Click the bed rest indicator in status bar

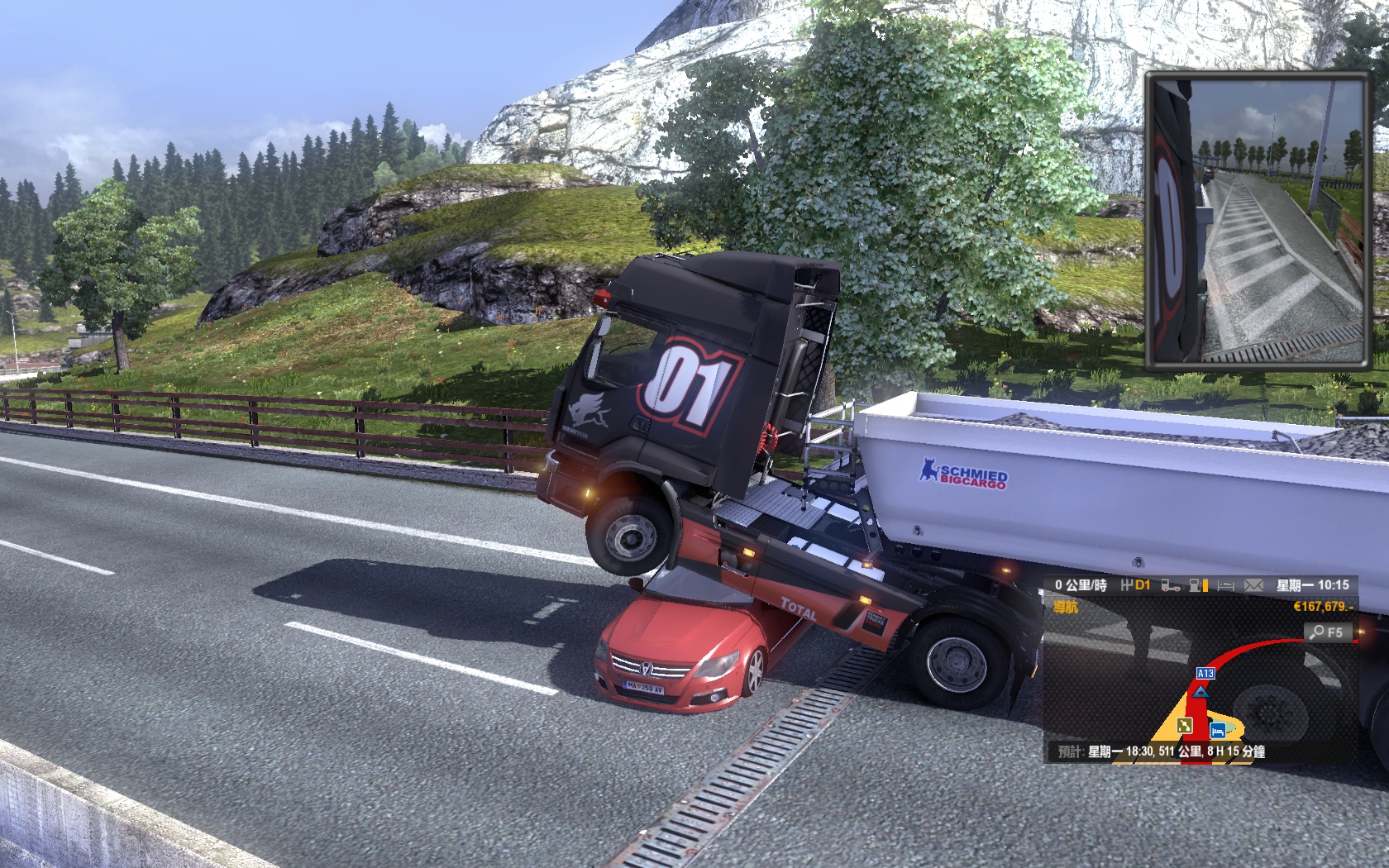pyautogui.click(x=1226, y=585)
